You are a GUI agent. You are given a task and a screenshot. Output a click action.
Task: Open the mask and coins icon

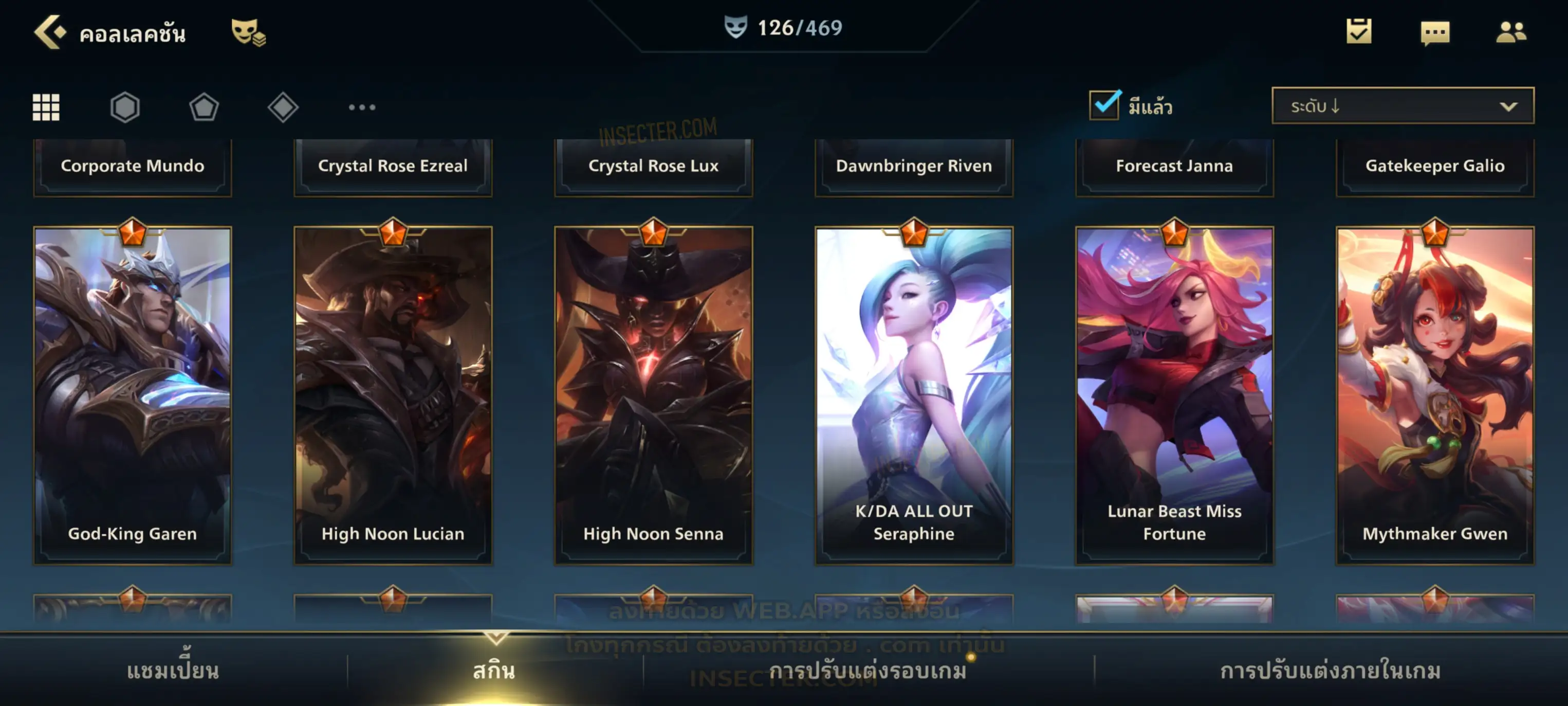click(248, 32)
